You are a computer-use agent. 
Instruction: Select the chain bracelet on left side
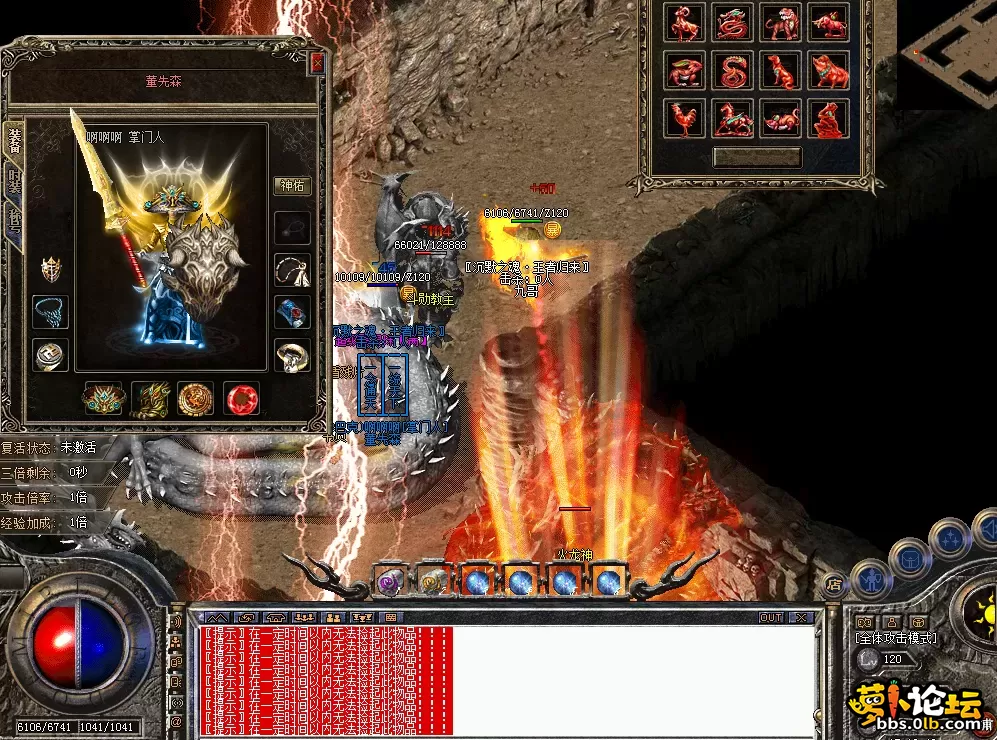click(50, 311)
